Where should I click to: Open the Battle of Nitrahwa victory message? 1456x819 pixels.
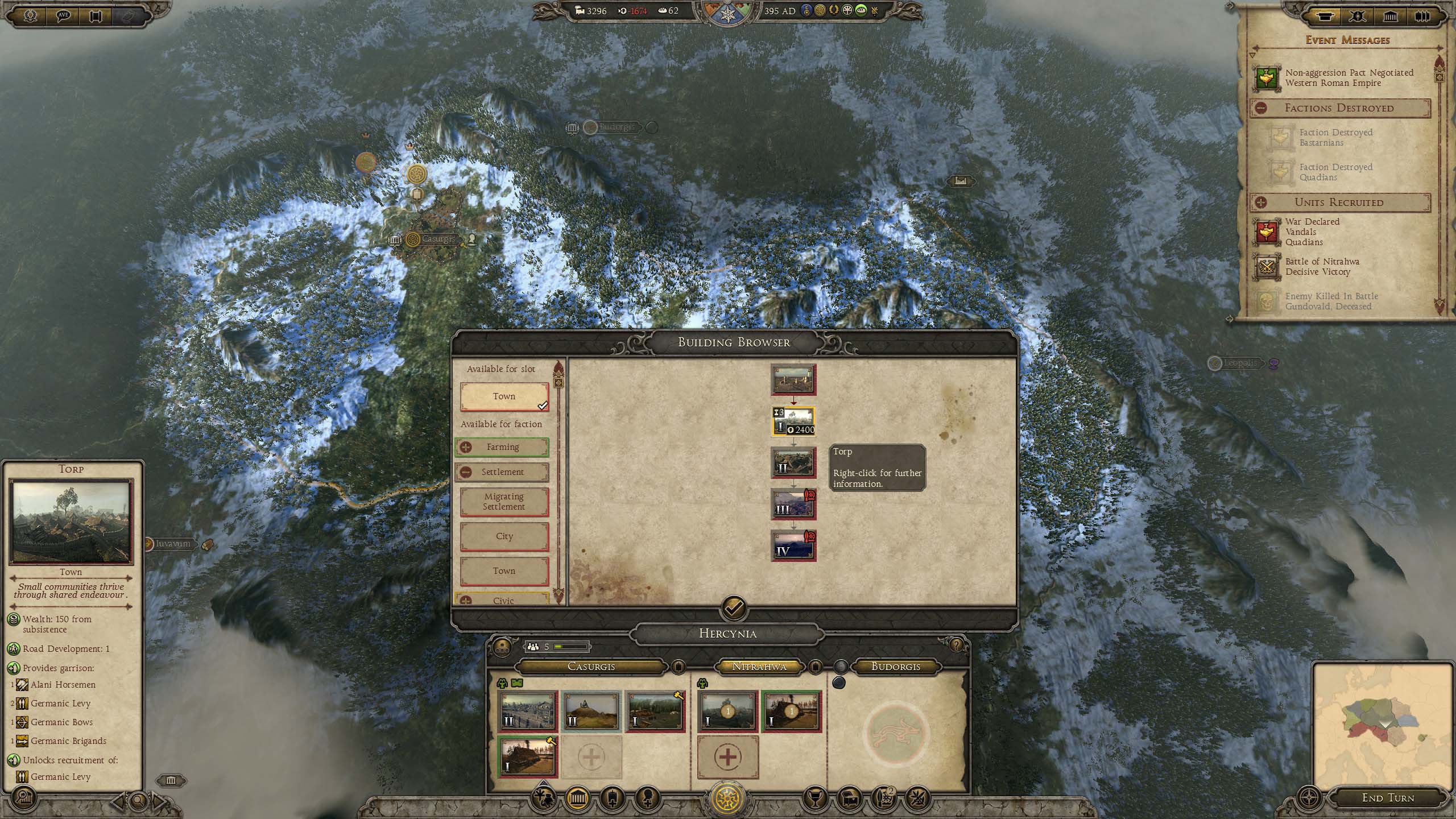click(x=1322, y=267)
